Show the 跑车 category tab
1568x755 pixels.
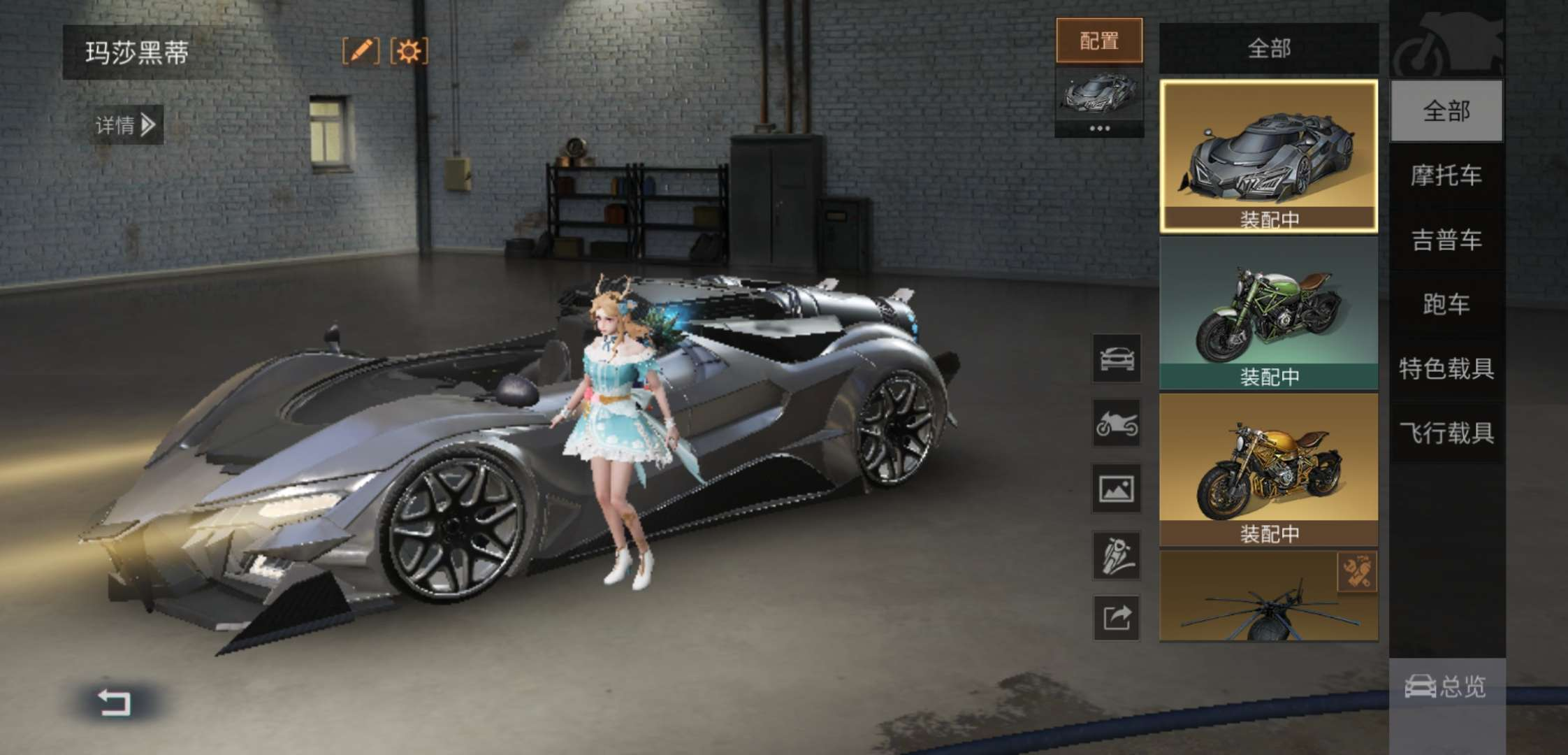pyautogui.click(x=1446, y=304)
